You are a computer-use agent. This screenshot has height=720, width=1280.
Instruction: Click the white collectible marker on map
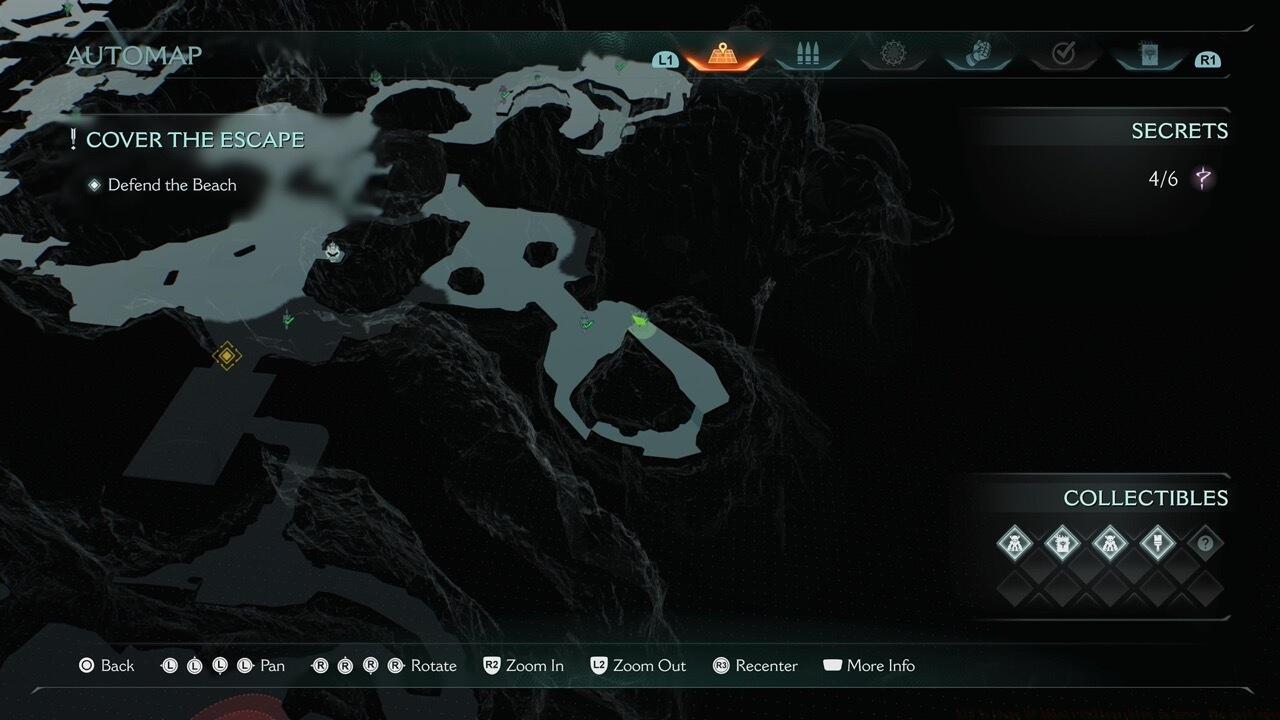(x=332, y=250)
